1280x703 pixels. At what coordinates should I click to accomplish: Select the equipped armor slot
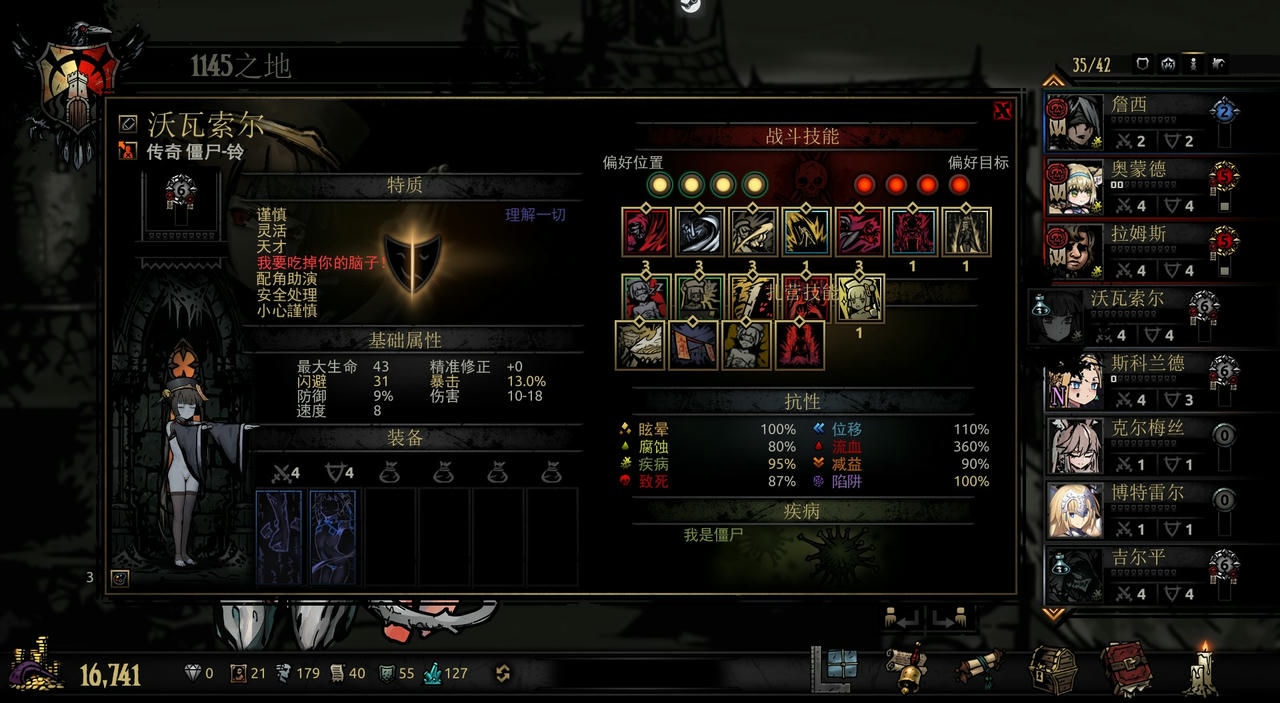tap(333, 536)
